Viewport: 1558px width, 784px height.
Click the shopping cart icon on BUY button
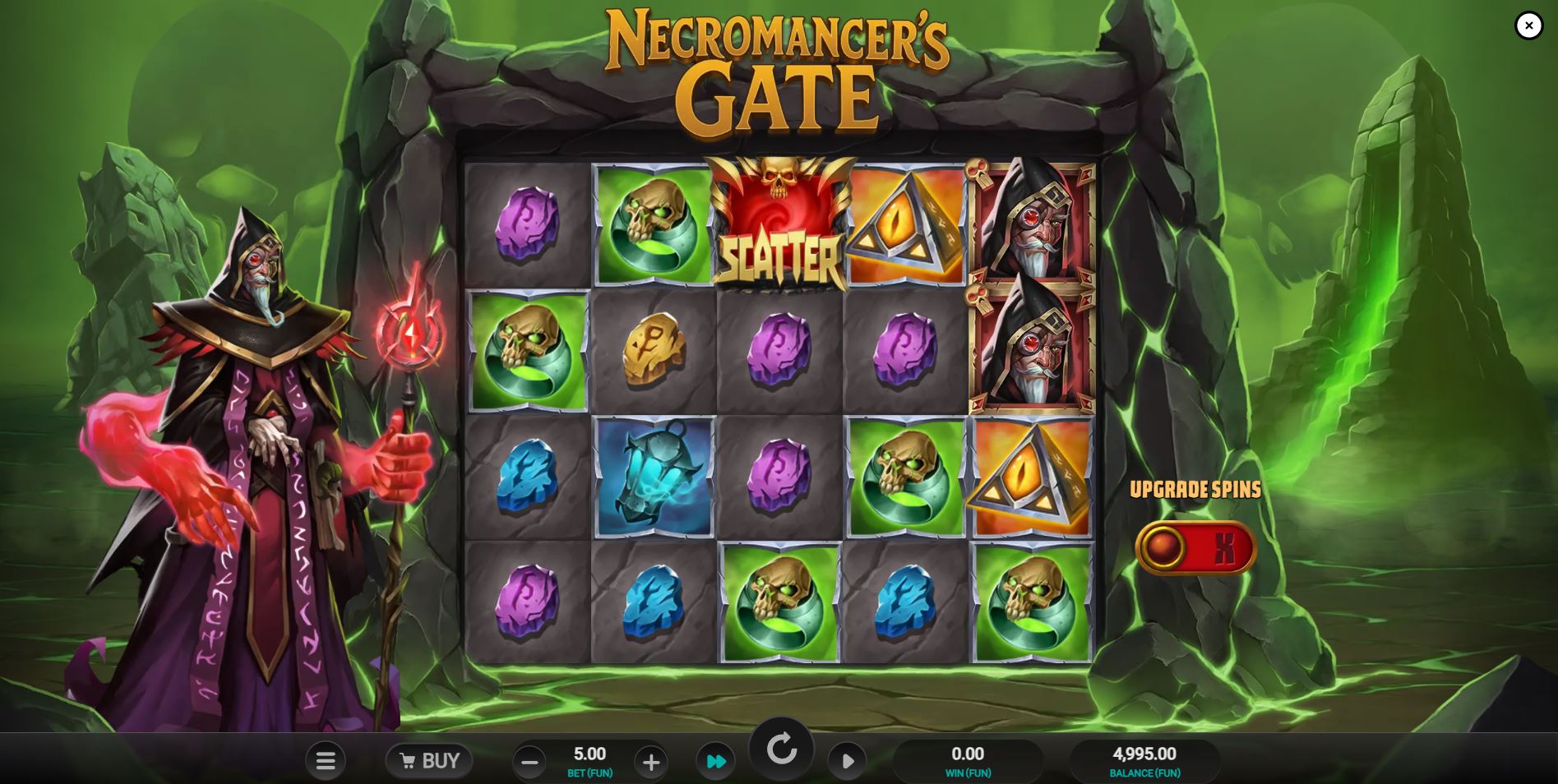click(x=410, y=760)
